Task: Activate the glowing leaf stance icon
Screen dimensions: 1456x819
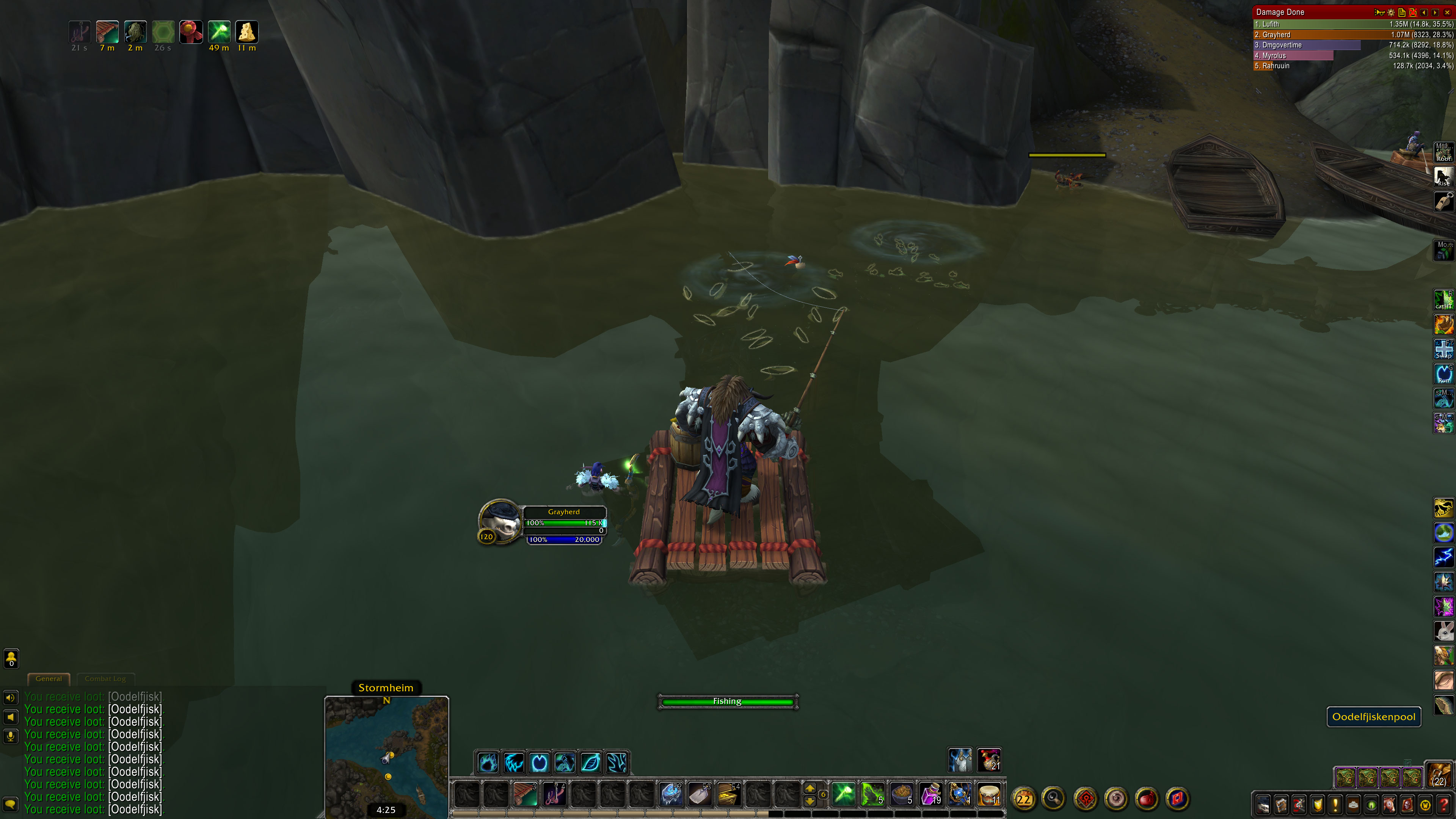Action: coord(591,763)
